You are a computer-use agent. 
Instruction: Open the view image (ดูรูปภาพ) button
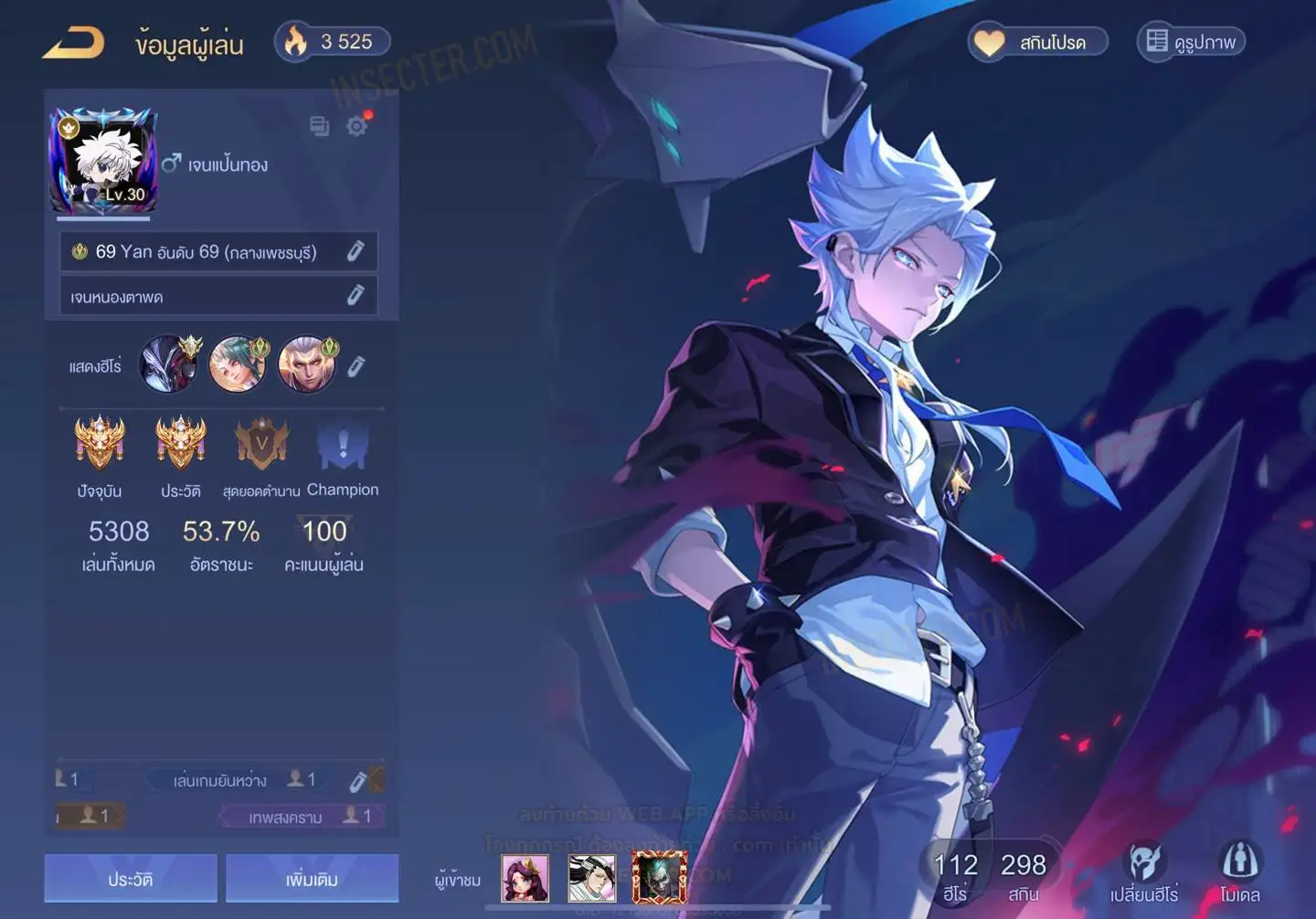coord(1191,42)
